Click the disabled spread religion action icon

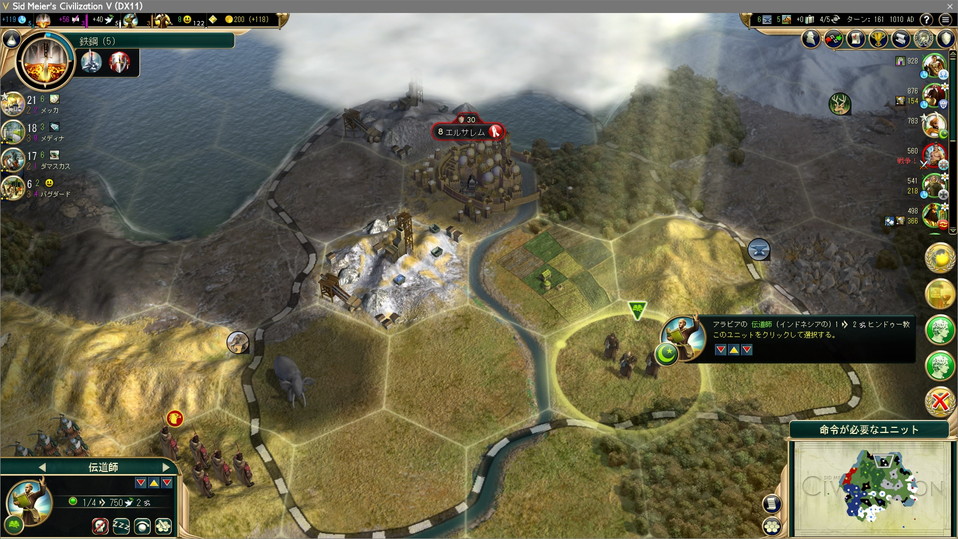101,526
